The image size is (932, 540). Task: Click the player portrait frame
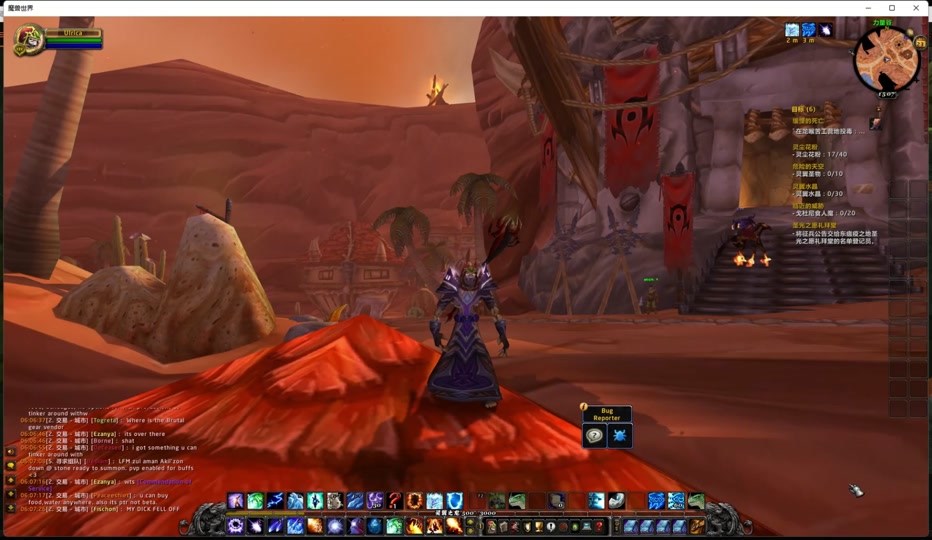[29, 40]
